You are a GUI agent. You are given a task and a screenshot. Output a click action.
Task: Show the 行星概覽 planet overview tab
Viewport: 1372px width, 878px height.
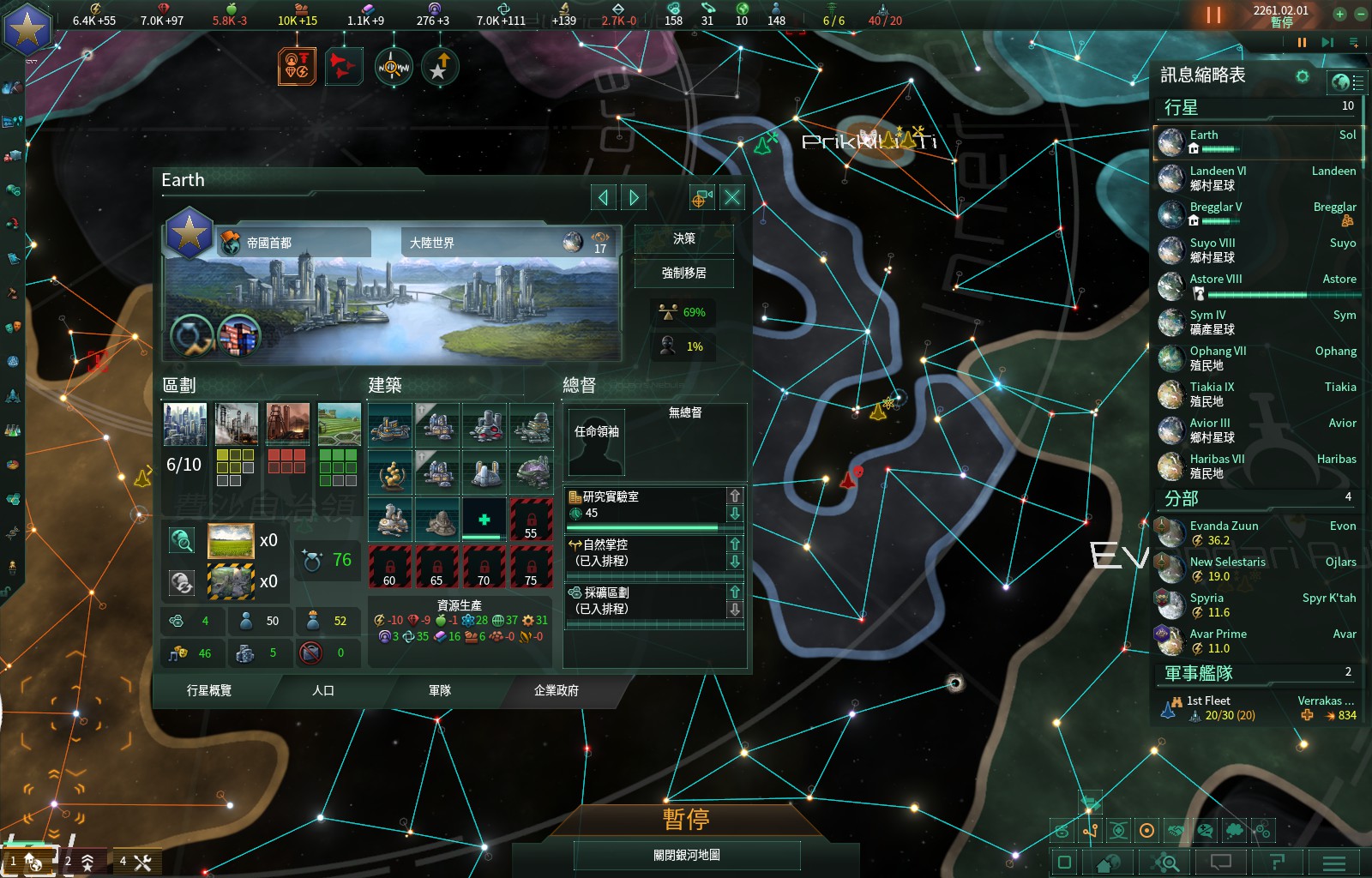(x=209, y=690)
